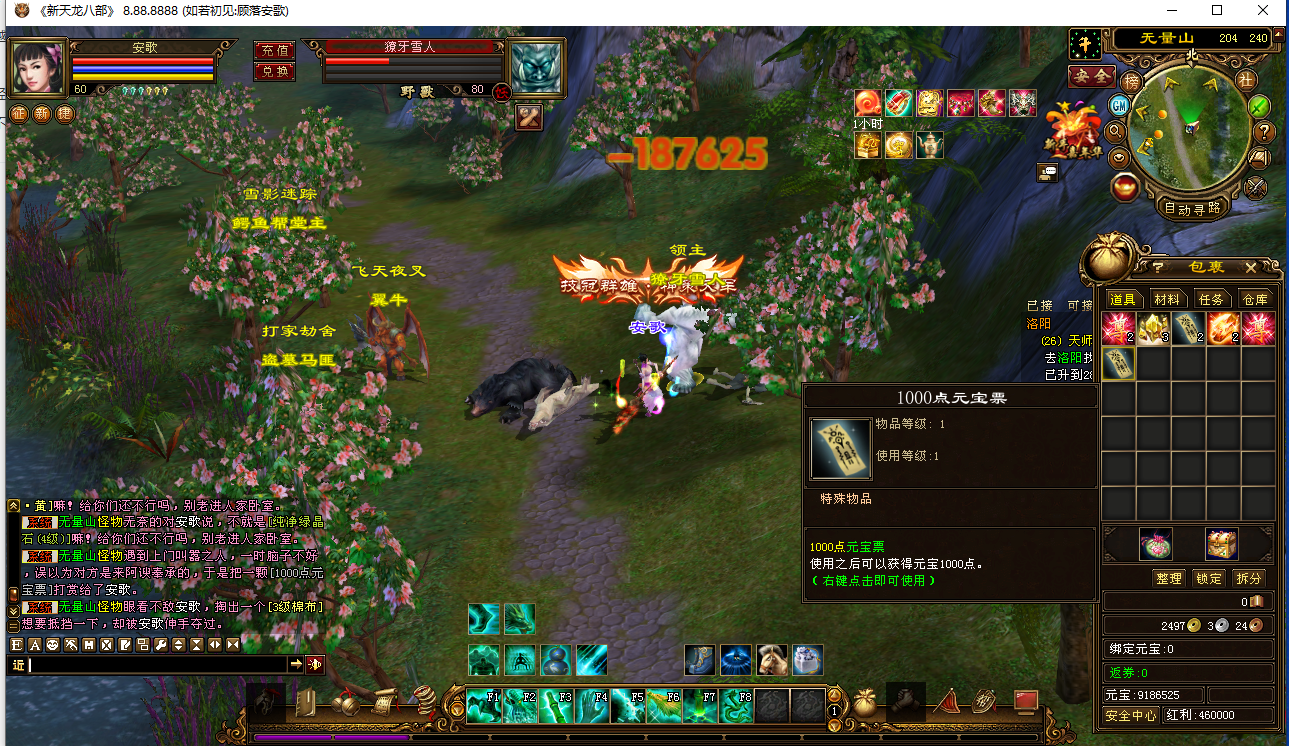The image size is (1289, 746).
Task: Click the 拆分 split stack button
Action: tap(1248, 578)
